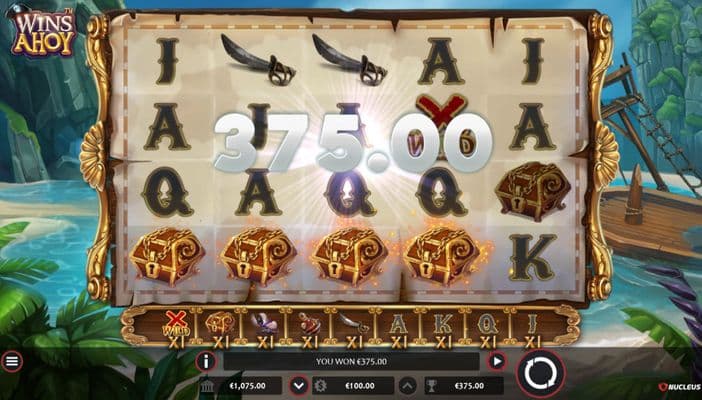Image resolution: width=702 pixels, height=400 pixels.
Task: Decrease the bet with the down arrow
Action: 298,386
